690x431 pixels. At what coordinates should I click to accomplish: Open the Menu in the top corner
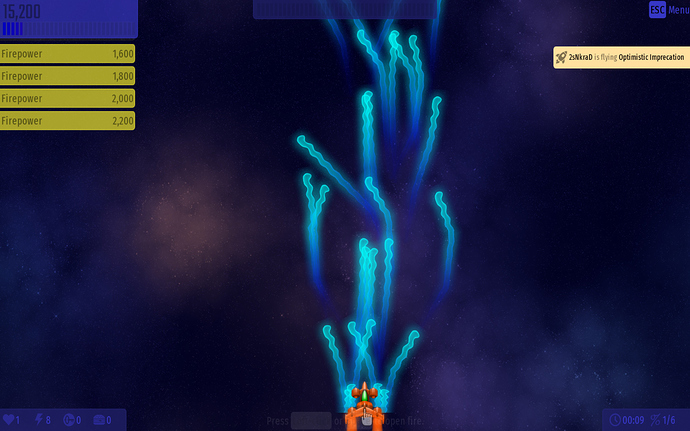click(x=669, y=10)
